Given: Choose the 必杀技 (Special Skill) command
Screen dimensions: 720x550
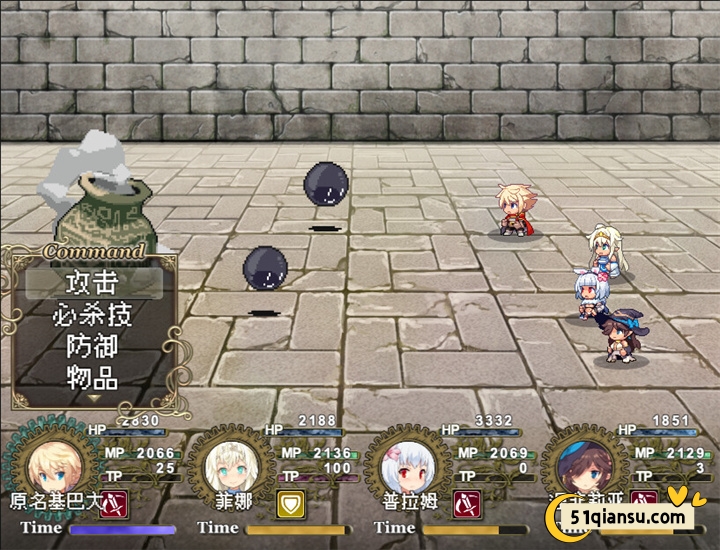Looking at the screenshot, I should (x=92, y=314).
